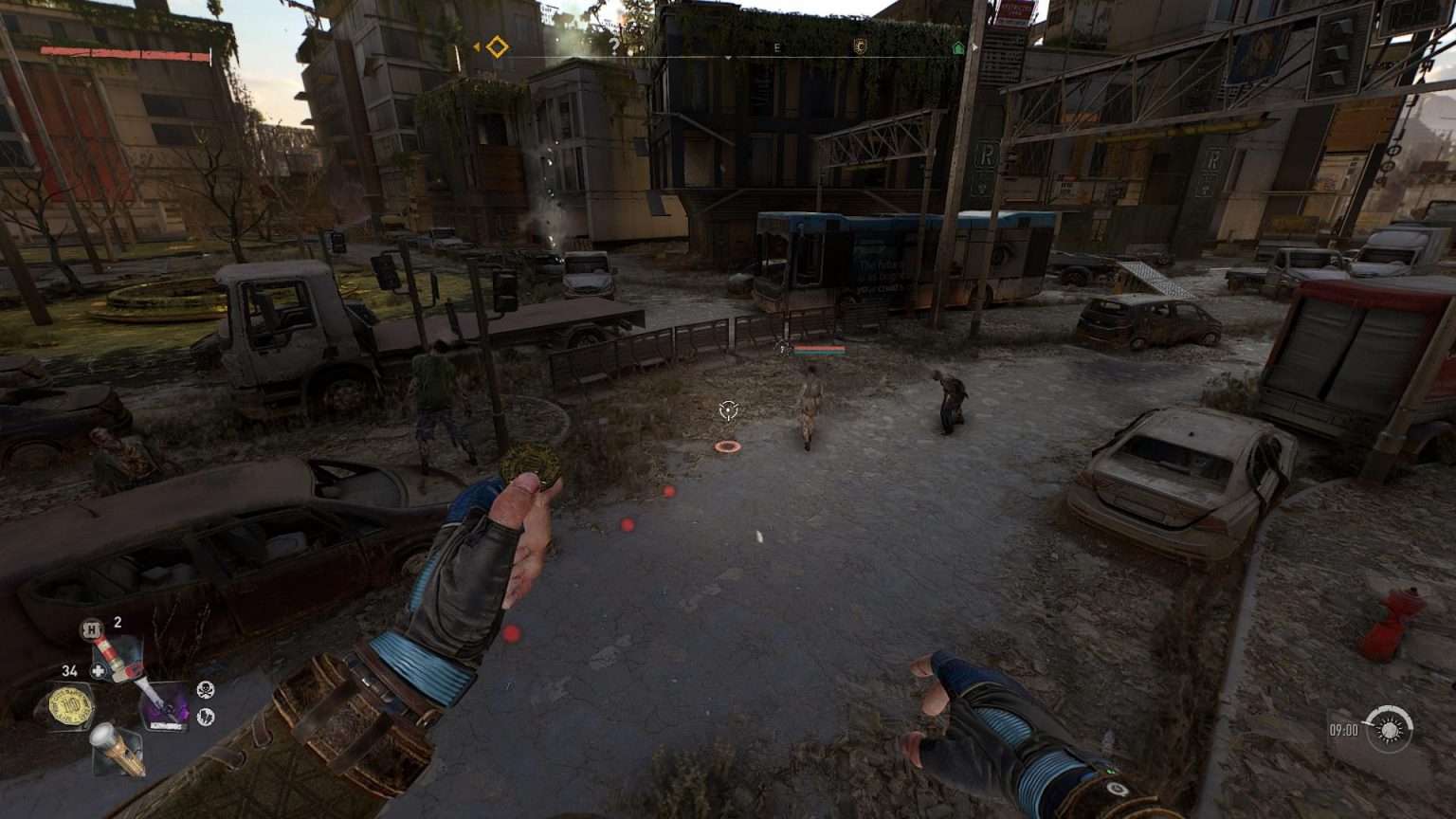
Task: Expand the white chevron below the compass bar
Action: click(x=729, y=57)
